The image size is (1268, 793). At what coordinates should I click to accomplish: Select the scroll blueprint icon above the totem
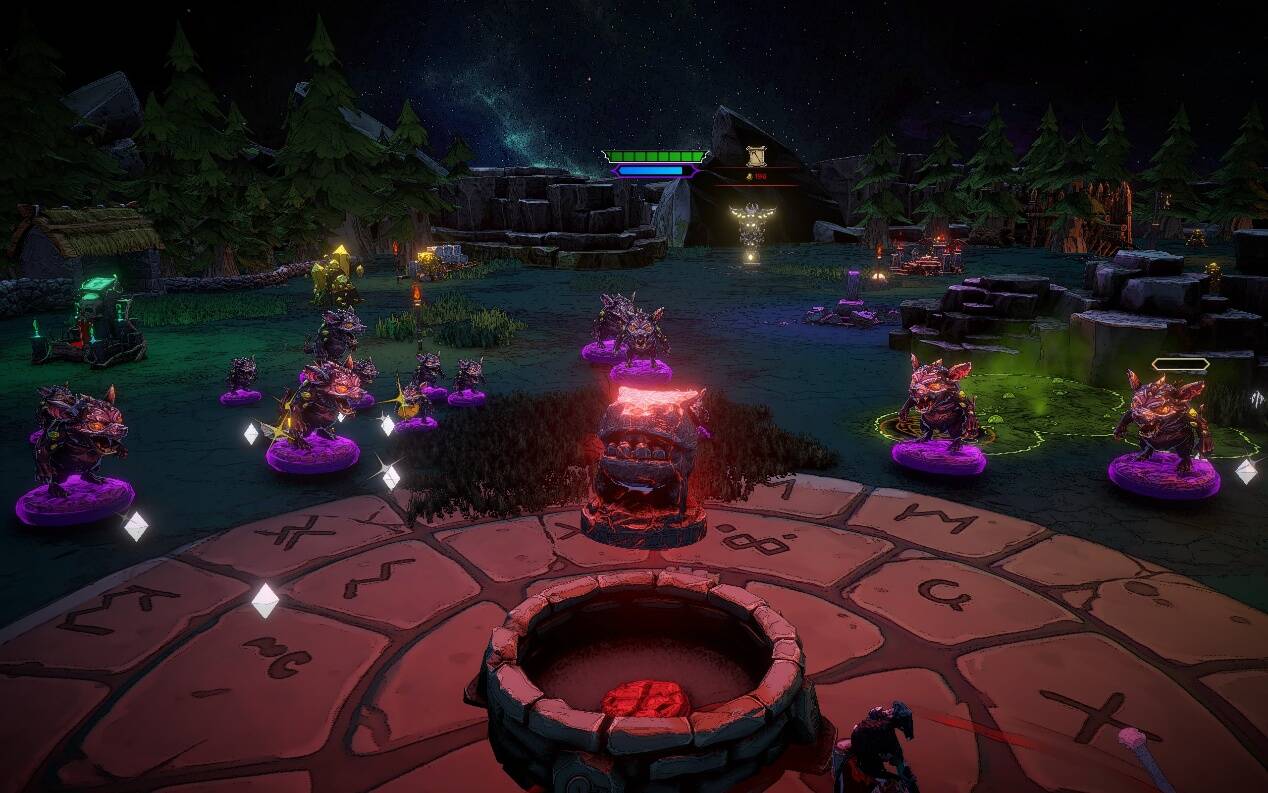(756, 157)
